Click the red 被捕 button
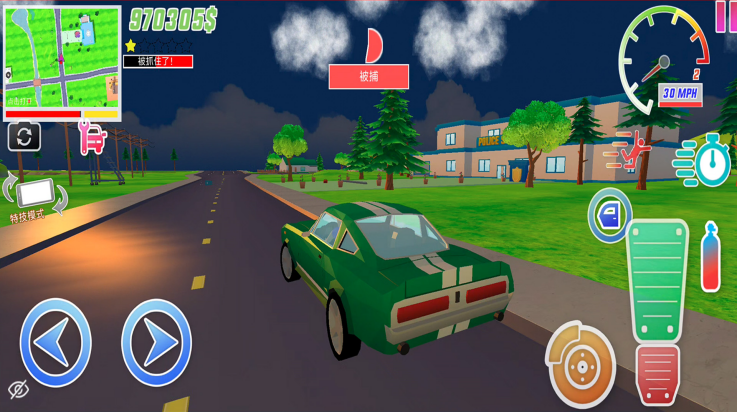Screen dimensions: 737x412 pyautogui.click(x=368, y=77)
